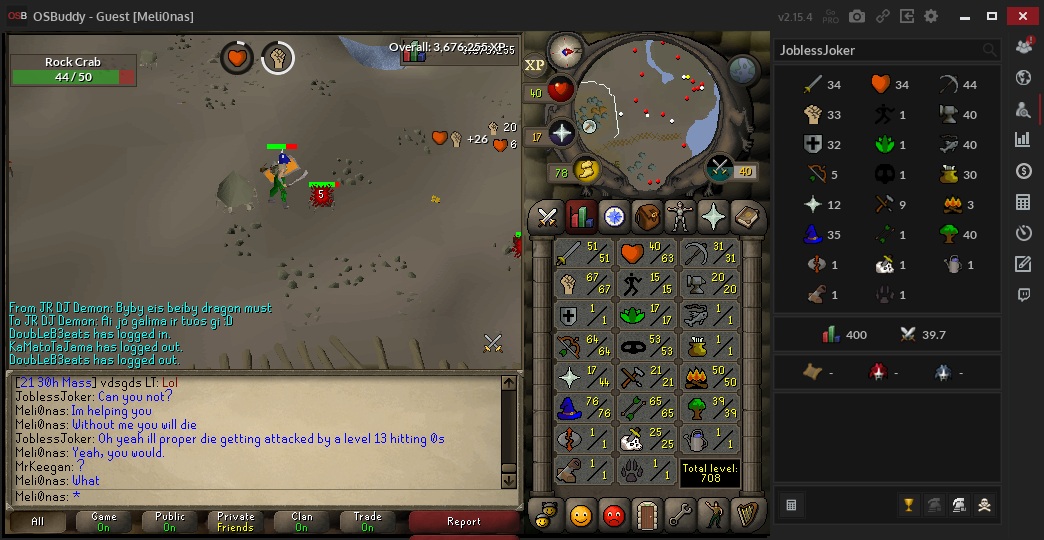Toggle the XP counter button
1044x540 pixels.
point(535,65)
